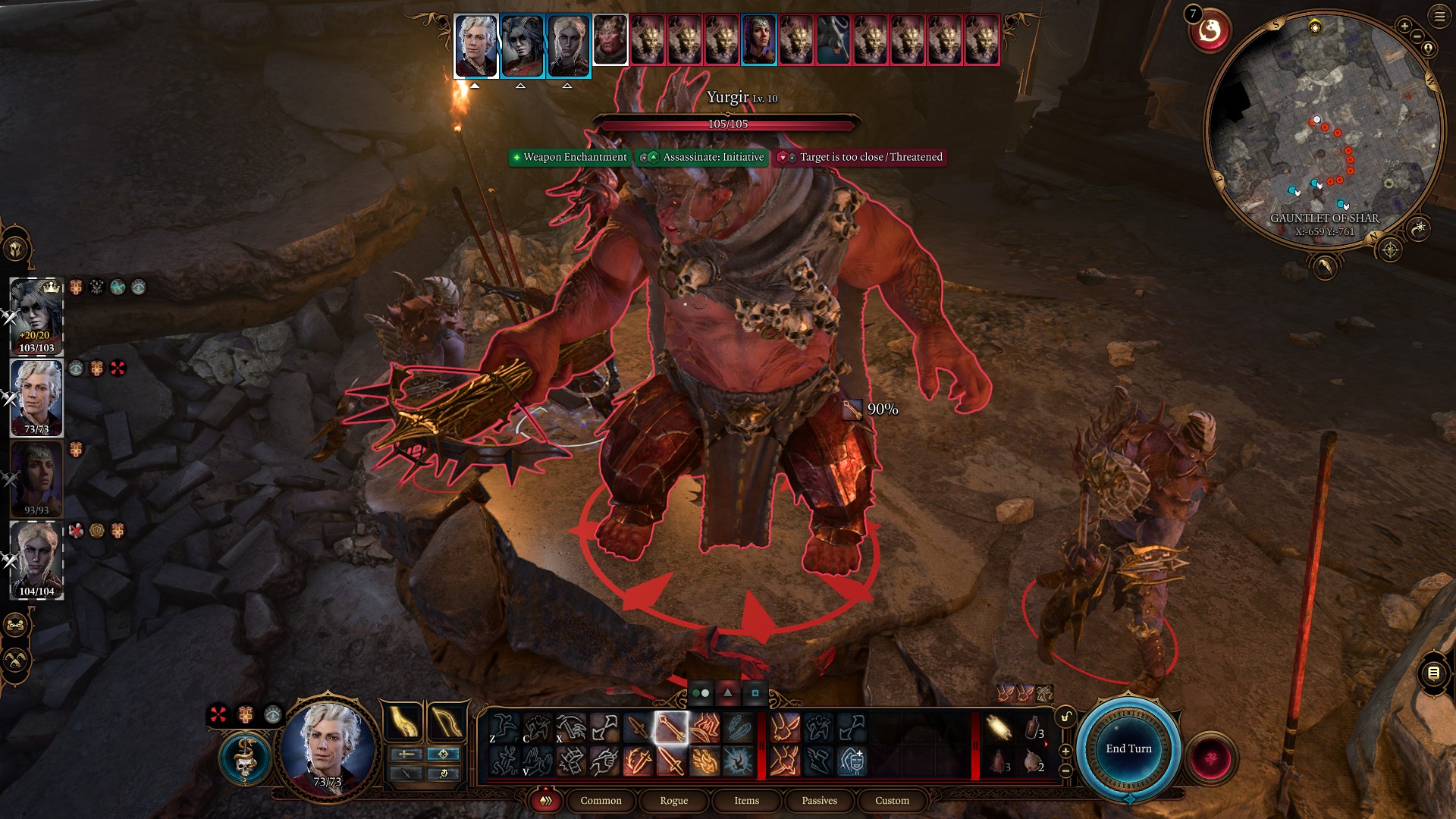Show the Items hotbar tab

[746, 801]
